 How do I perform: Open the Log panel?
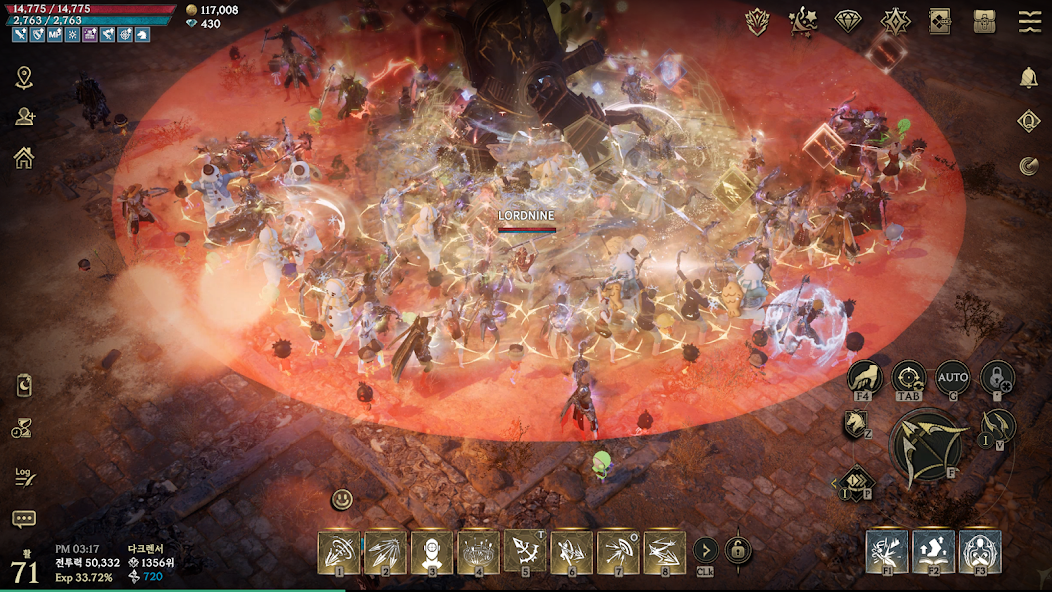(x=24, y=476)
